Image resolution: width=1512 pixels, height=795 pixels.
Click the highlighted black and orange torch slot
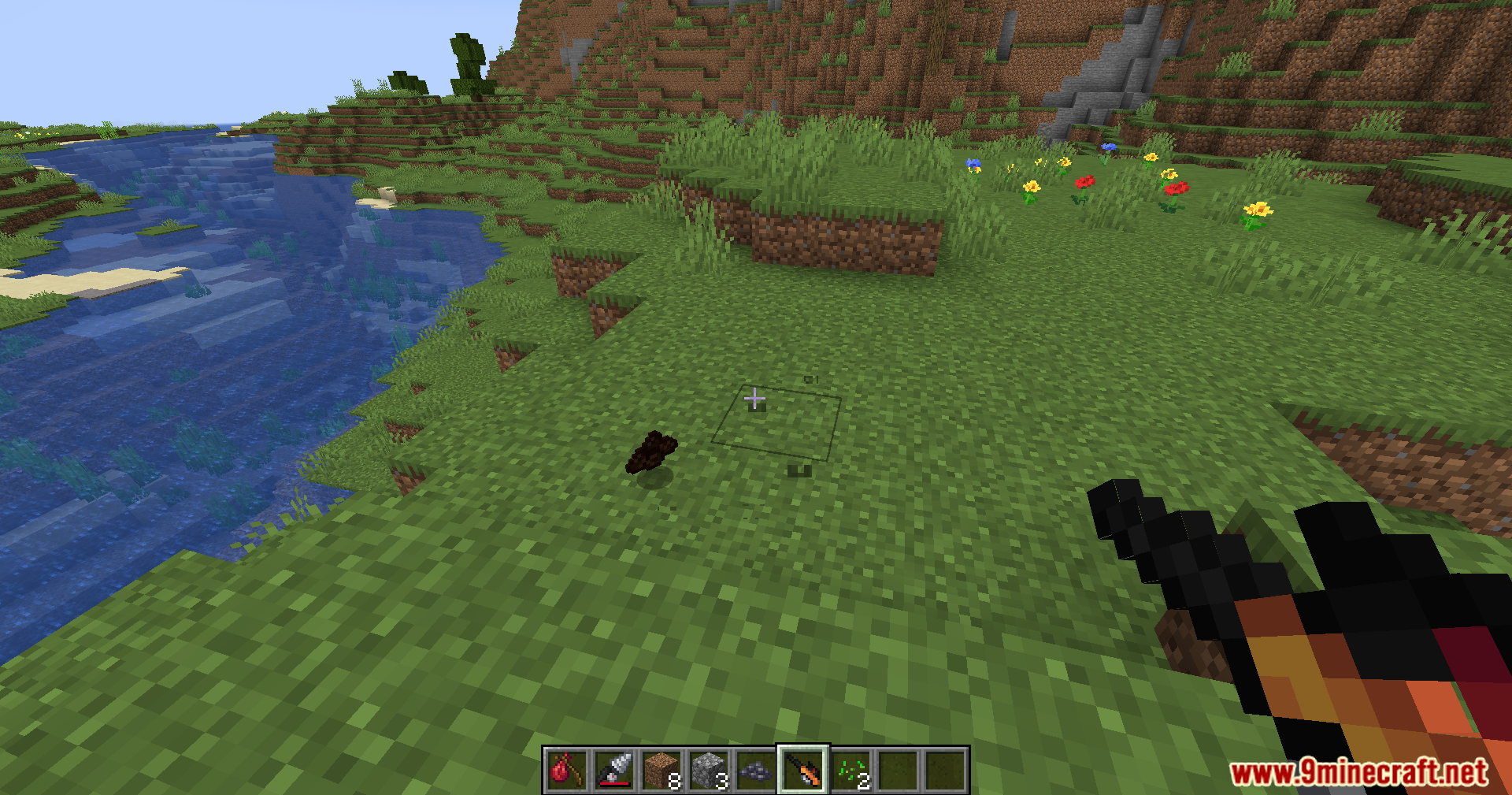(802, 770)
